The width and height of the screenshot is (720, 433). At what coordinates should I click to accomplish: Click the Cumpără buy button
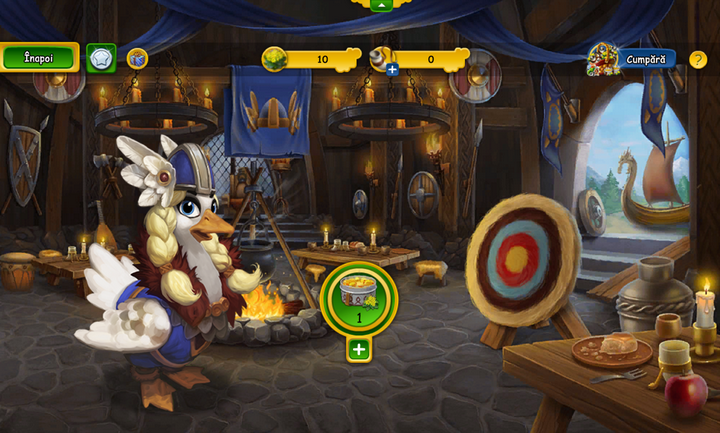[x=645, y=59]
